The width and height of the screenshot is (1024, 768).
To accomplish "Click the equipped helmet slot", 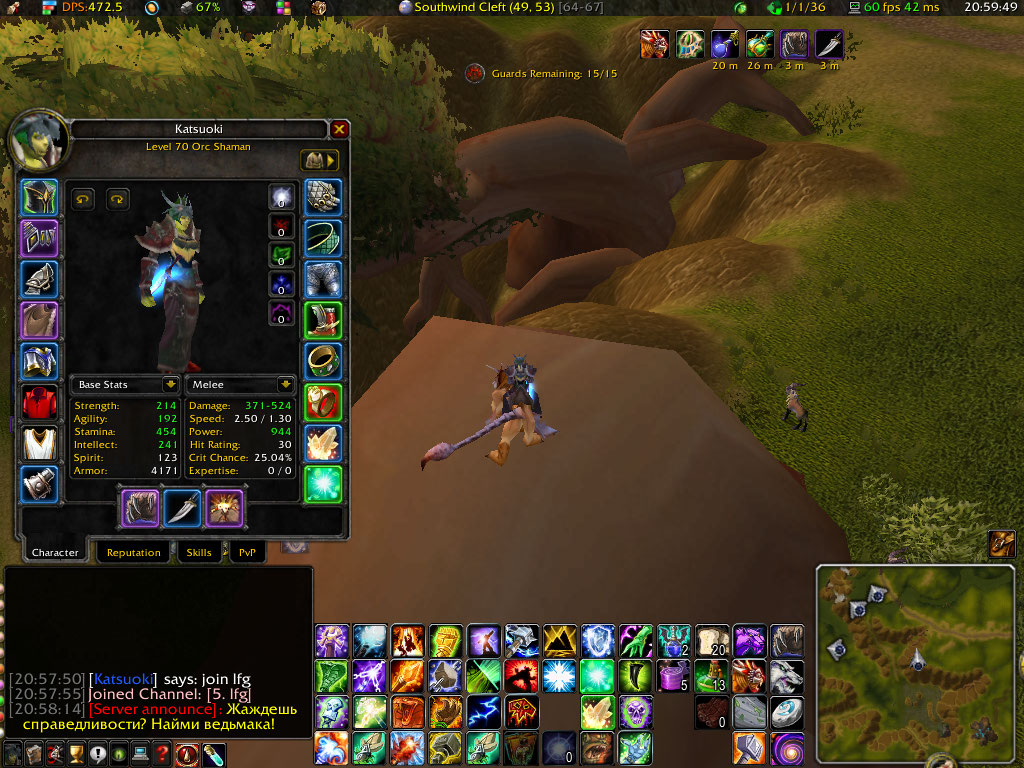I will tap(40, 197).
